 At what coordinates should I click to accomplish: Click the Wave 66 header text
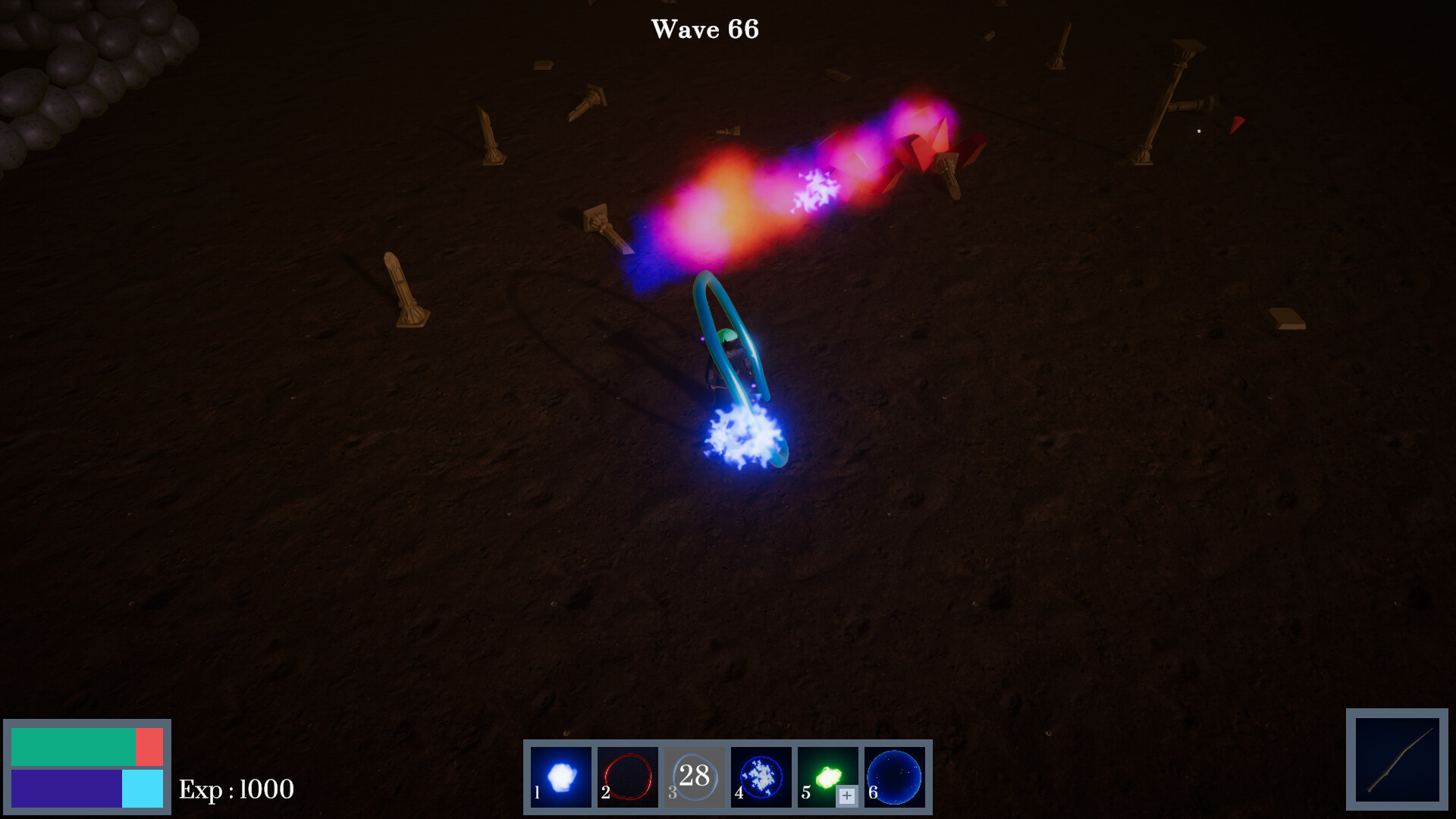click(x=704, y=30)
